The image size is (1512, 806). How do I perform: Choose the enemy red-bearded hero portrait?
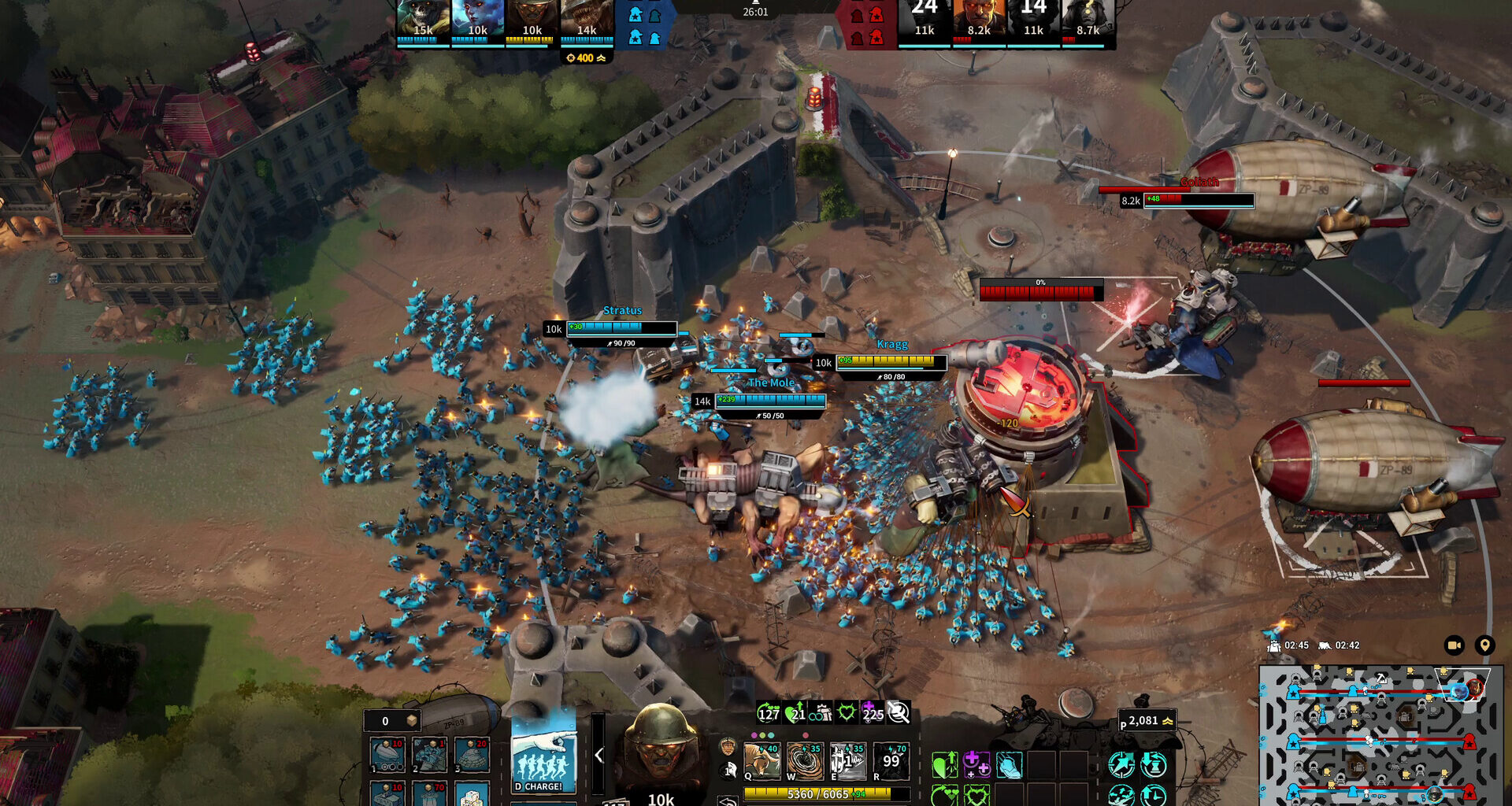point(979,21)
